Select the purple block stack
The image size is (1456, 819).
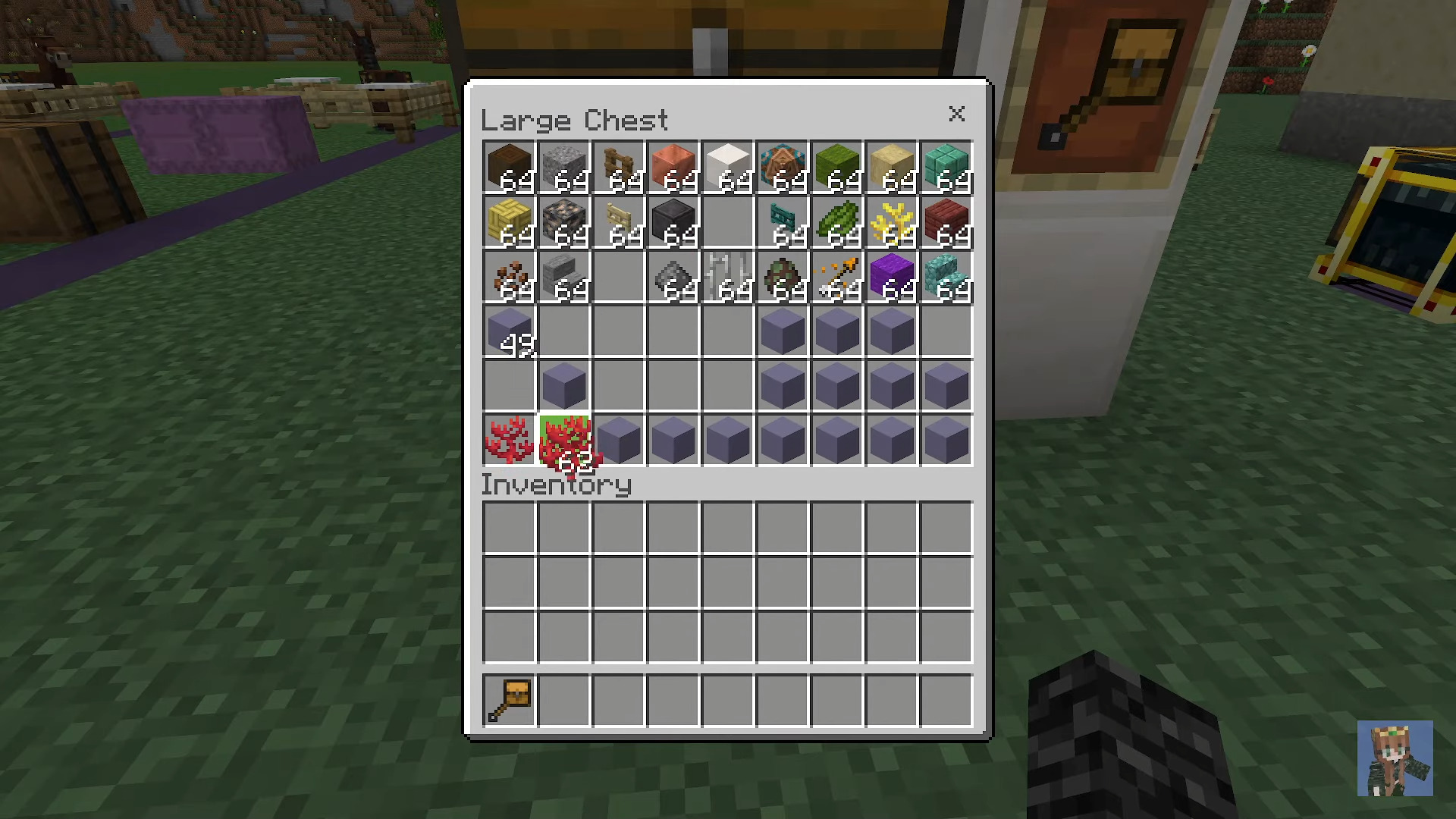892,278
